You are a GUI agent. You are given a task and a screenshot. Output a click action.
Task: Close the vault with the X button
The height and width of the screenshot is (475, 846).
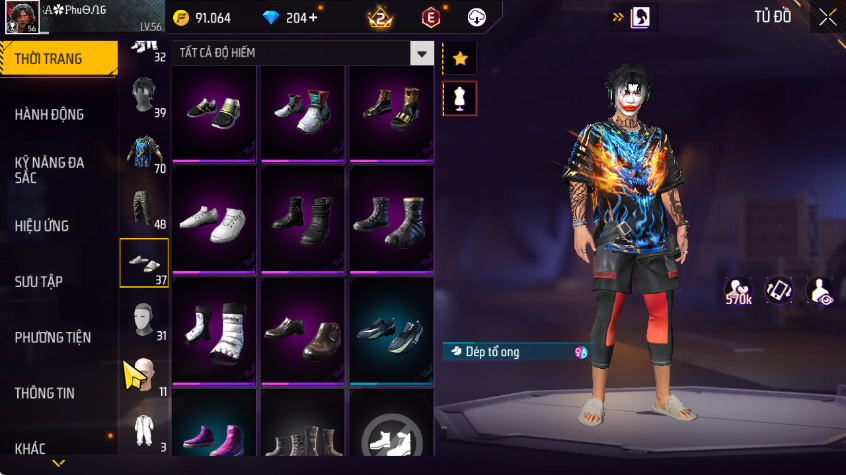pos(828,17)
